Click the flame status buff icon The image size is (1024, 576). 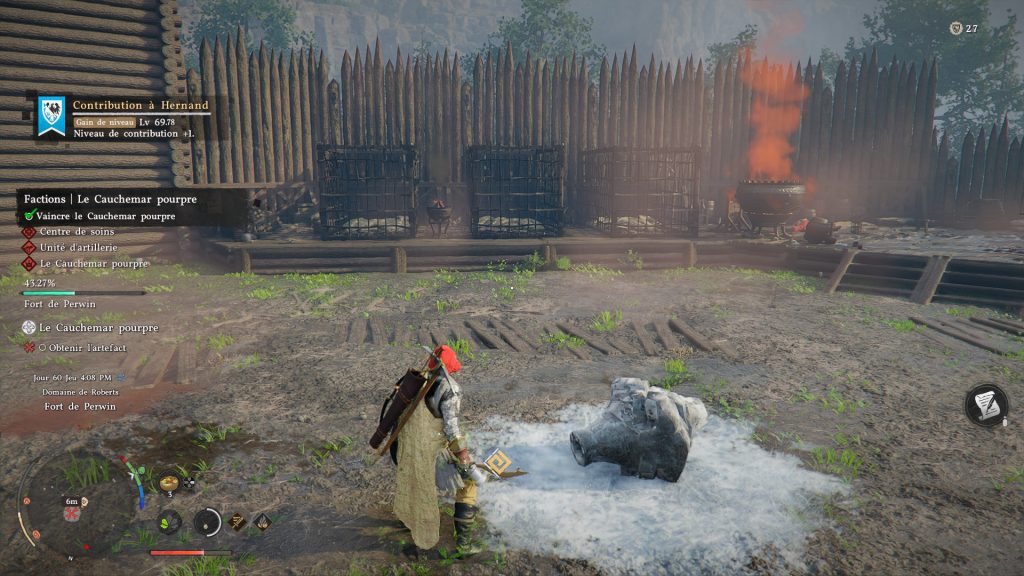pos(261,520)
